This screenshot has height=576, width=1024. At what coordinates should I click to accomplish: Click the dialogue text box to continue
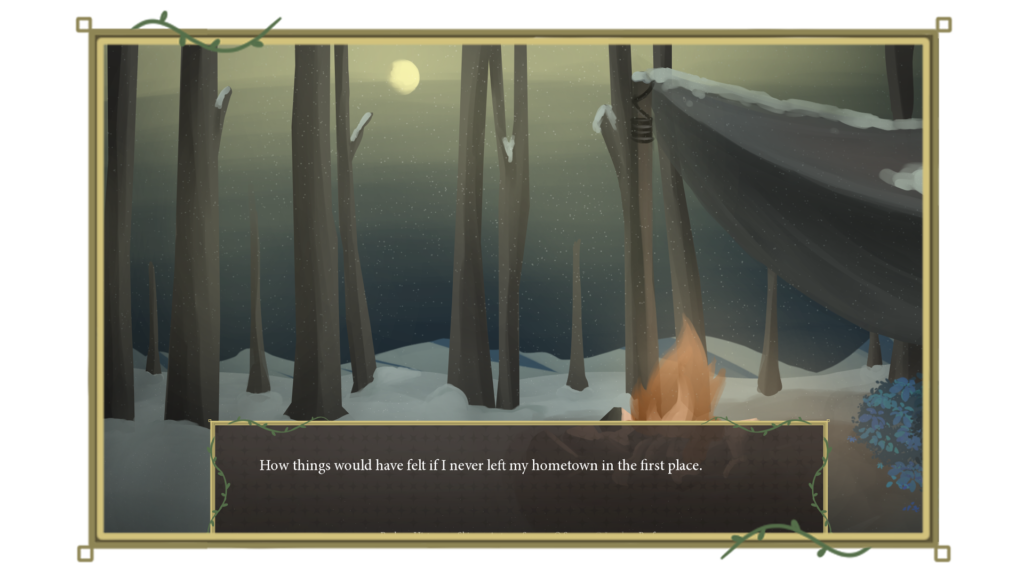point(518,477)
